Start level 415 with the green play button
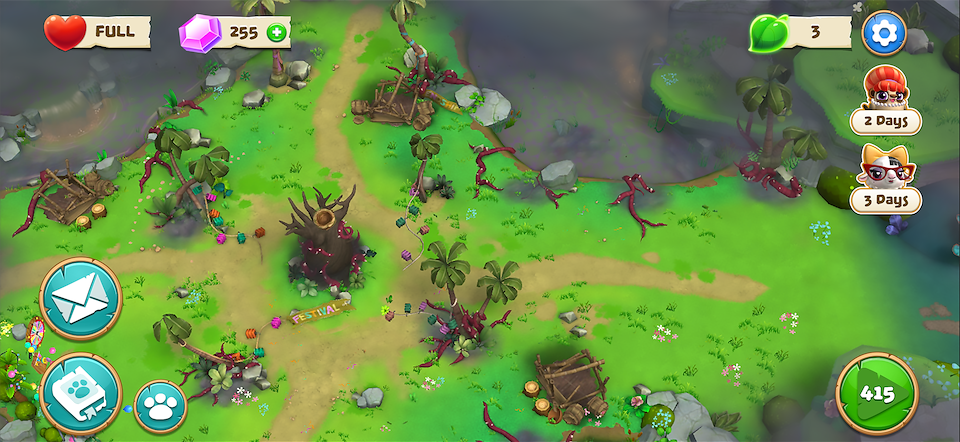Image resolution: width=960 pixels, height=442 pixels. click(877, 393)
